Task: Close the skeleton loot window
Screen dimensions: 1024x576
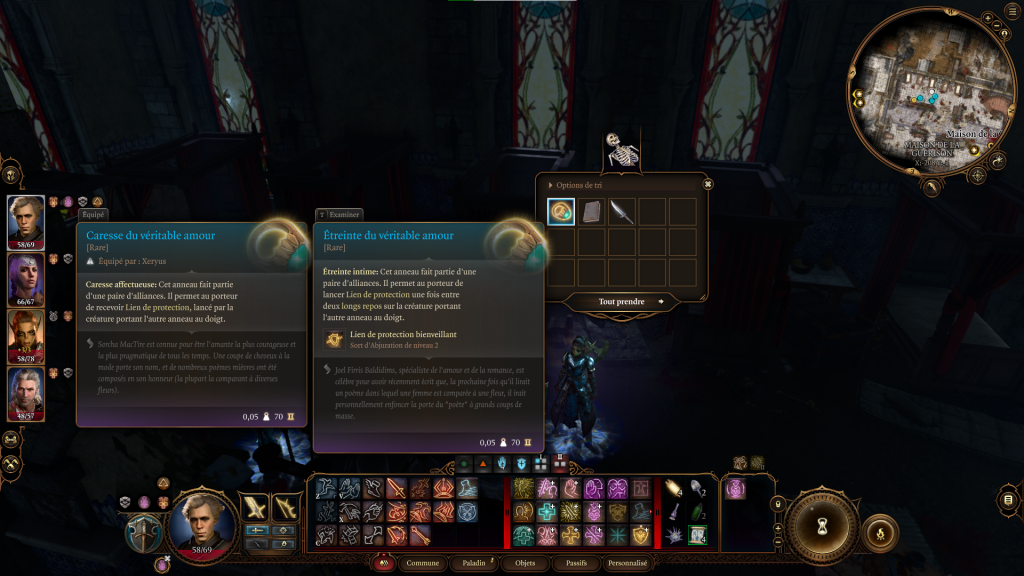Action: tap(708, 184)
